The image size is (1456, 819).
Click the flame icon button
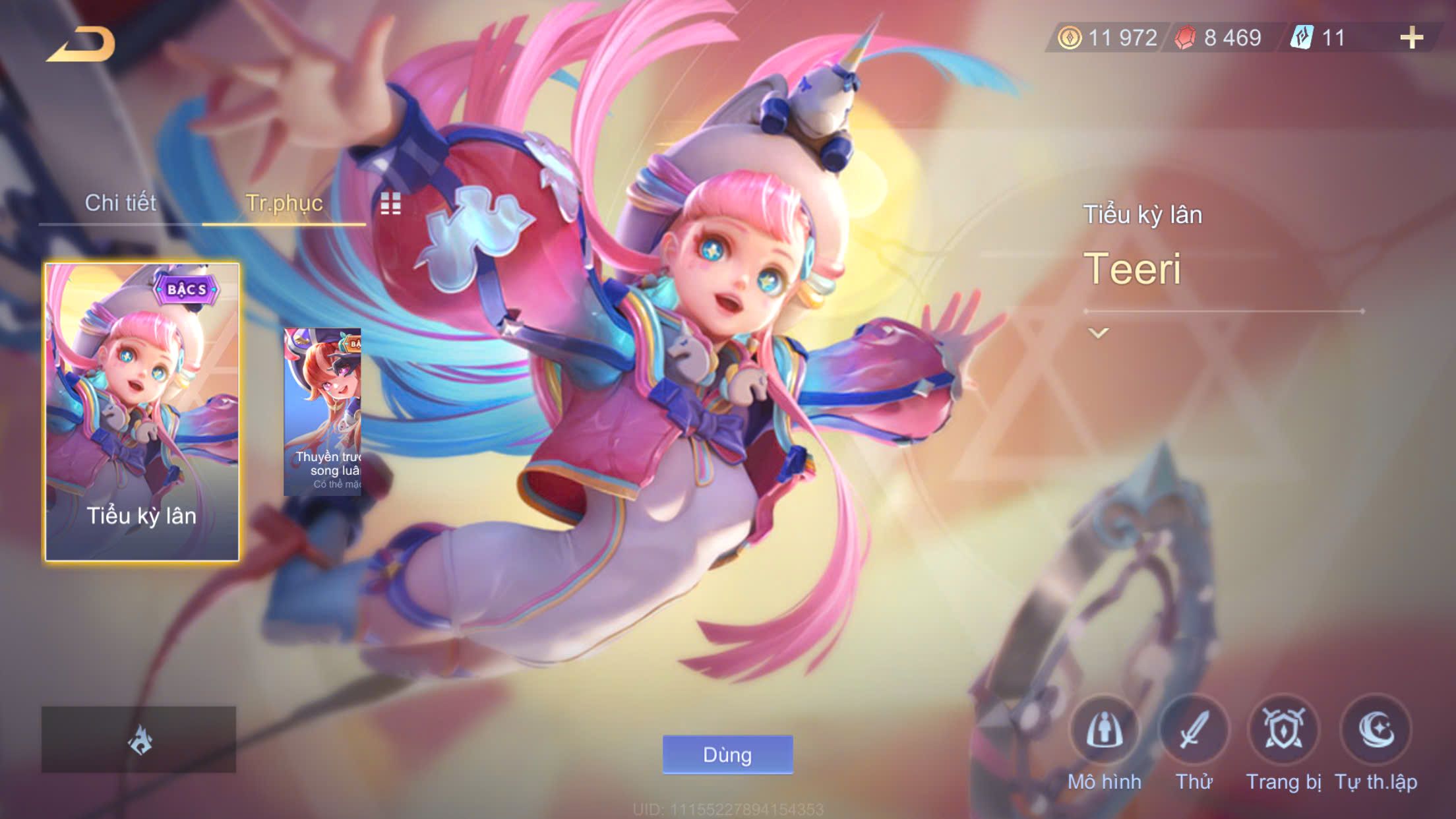click(x=139, y=740)
